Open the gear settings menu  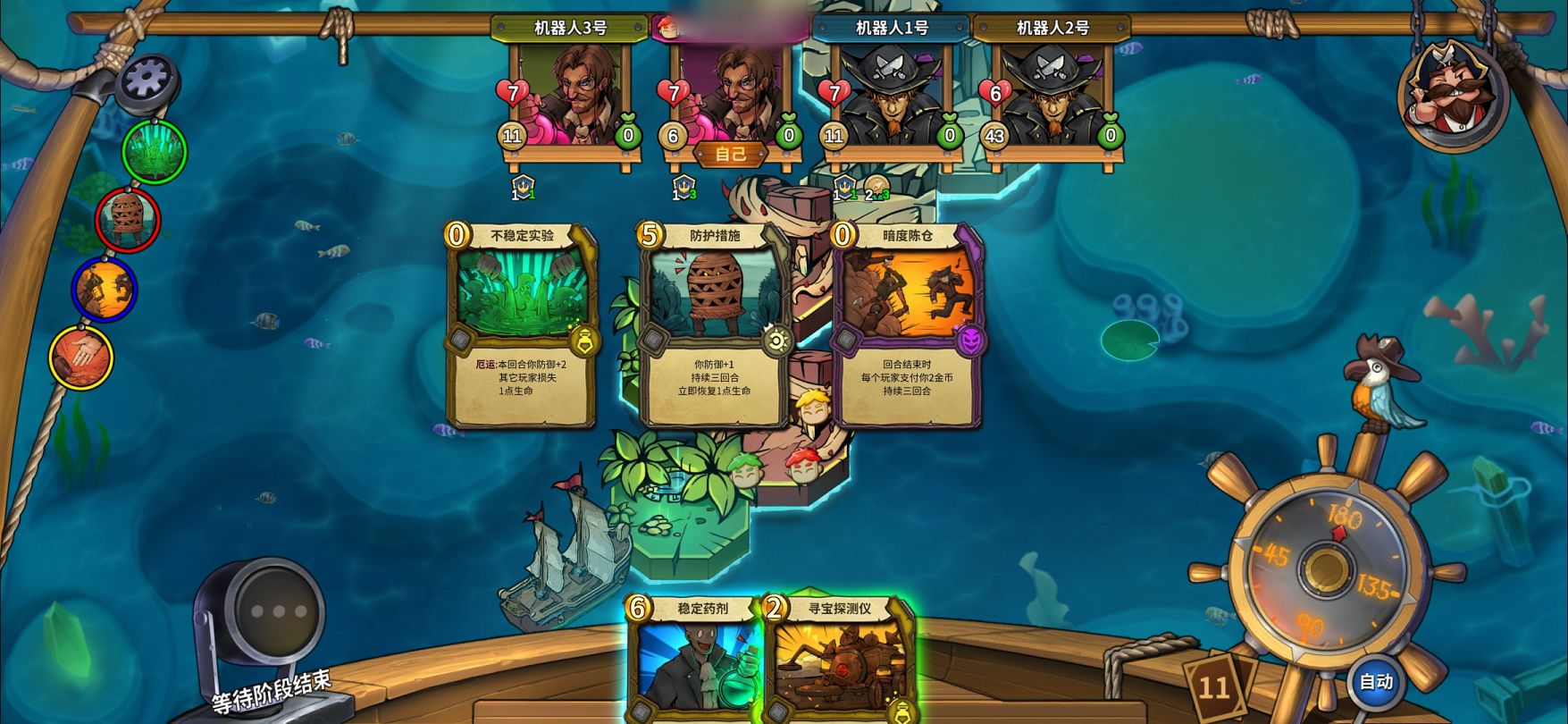(x=147, y=80)
